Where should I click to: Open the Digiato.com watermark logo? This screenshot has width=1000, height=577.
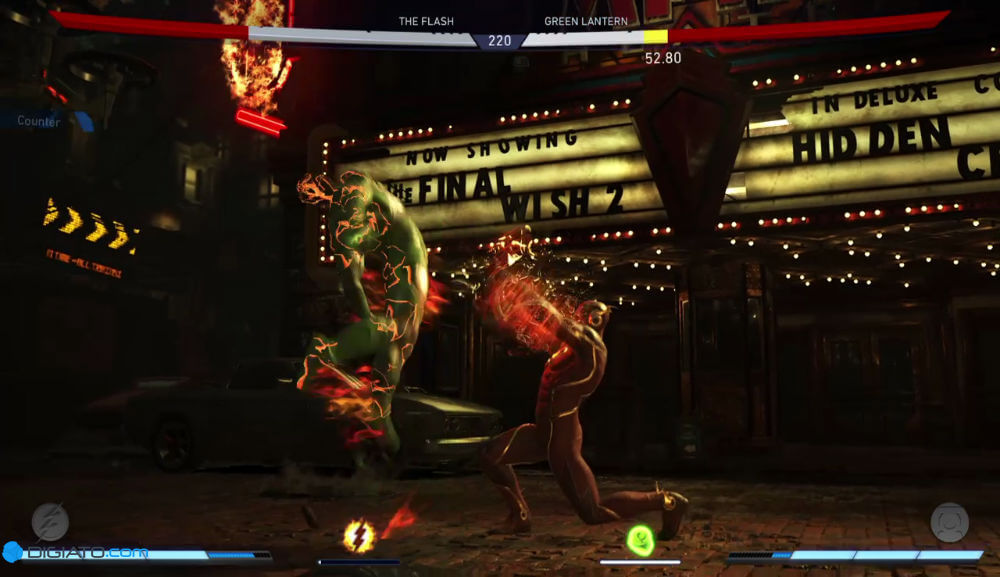pos(75,552)
